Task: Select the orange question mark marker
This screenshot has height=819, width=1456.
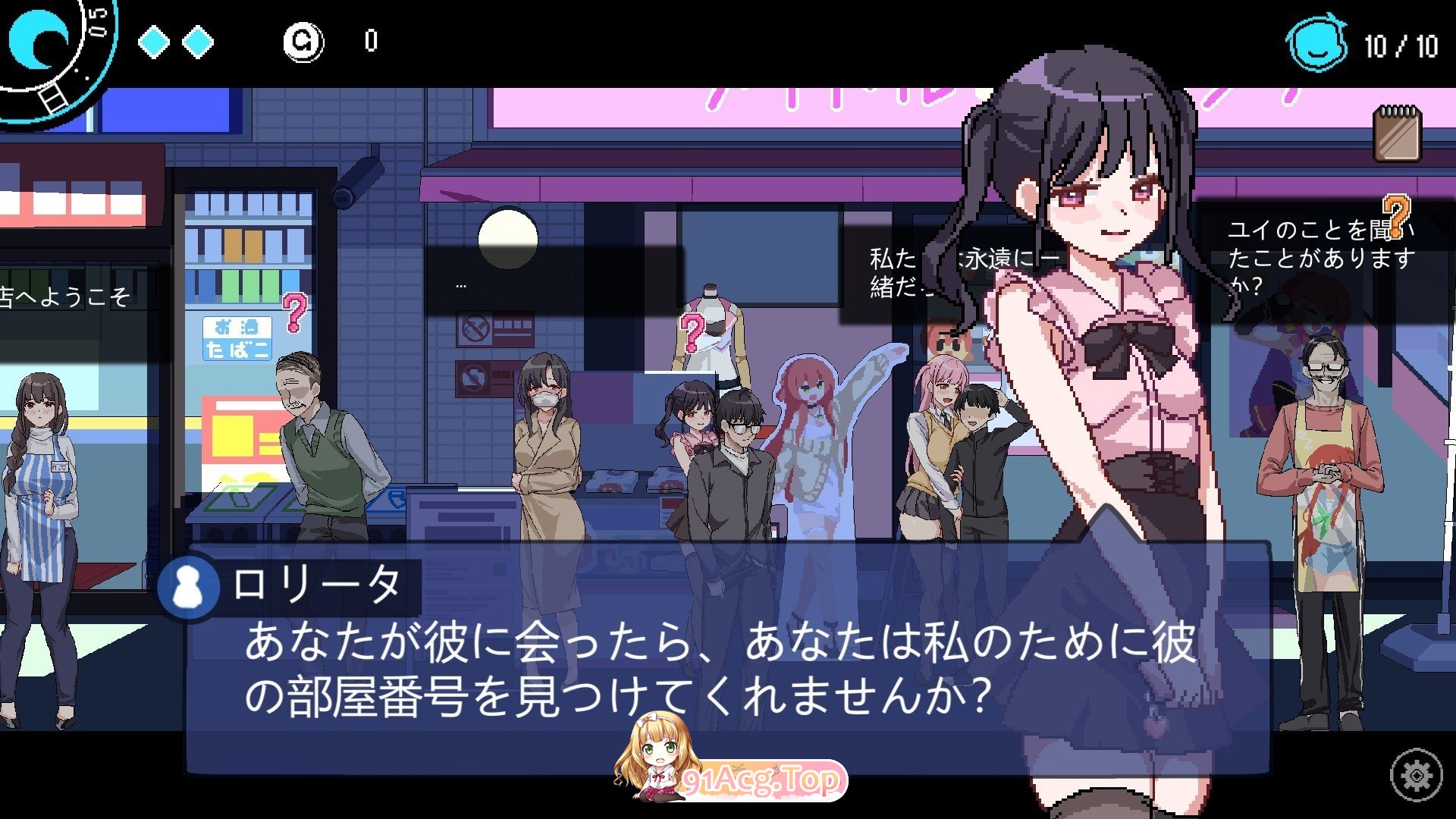Action: click(1395, 214)
